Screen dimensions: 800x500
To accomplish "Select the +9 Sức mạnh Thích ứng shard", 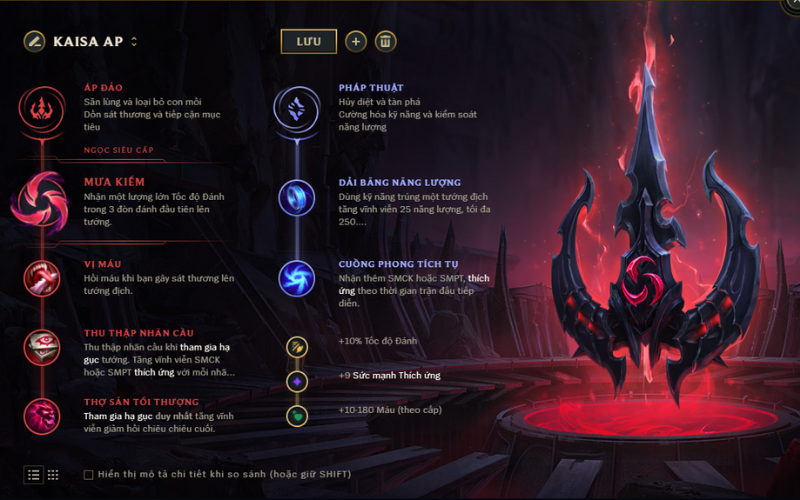I will (x=297, y=380).
